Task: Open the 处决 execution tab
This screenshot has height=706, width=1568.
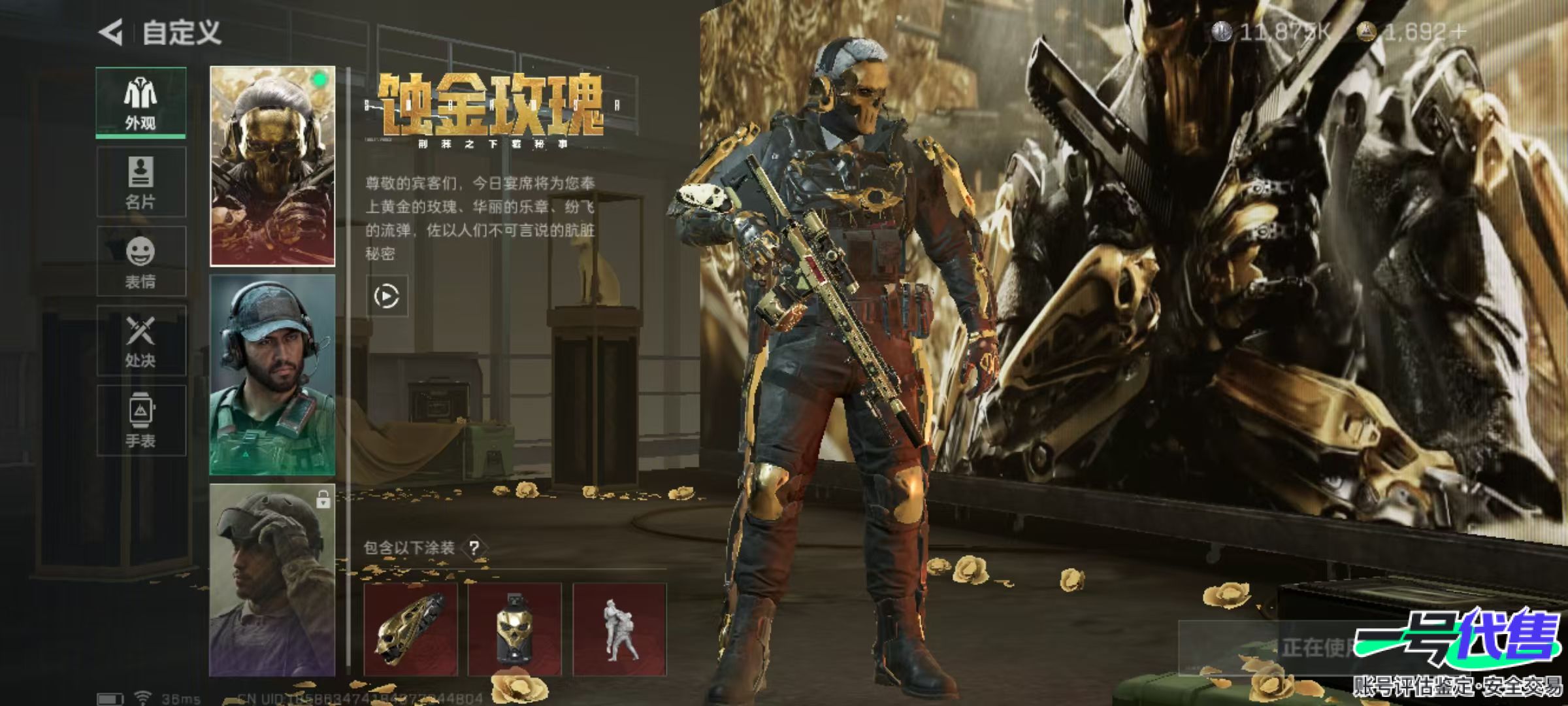Action: [x=141, y=341]
